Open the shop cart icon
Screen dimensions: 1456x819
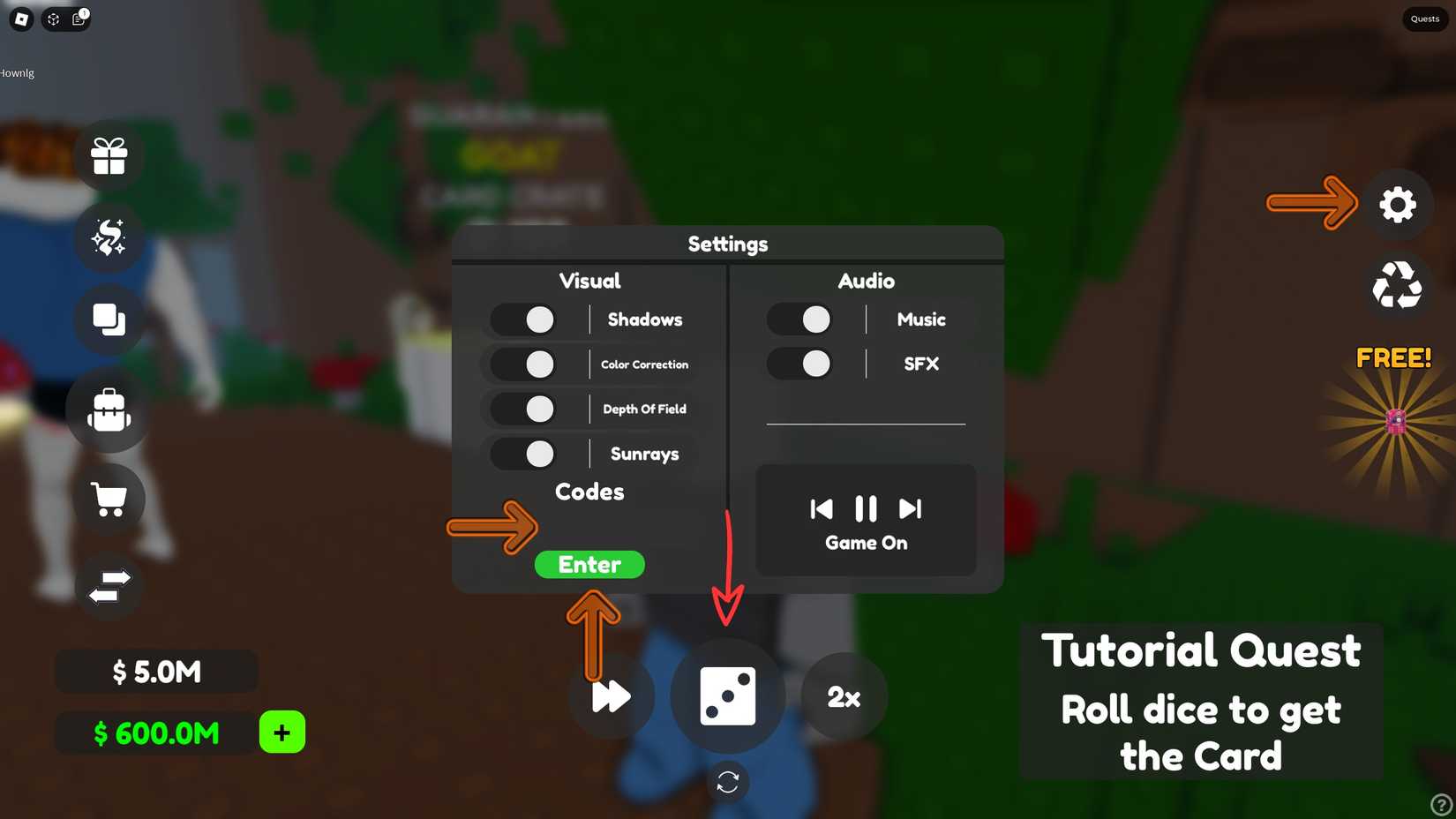(109, 499)
